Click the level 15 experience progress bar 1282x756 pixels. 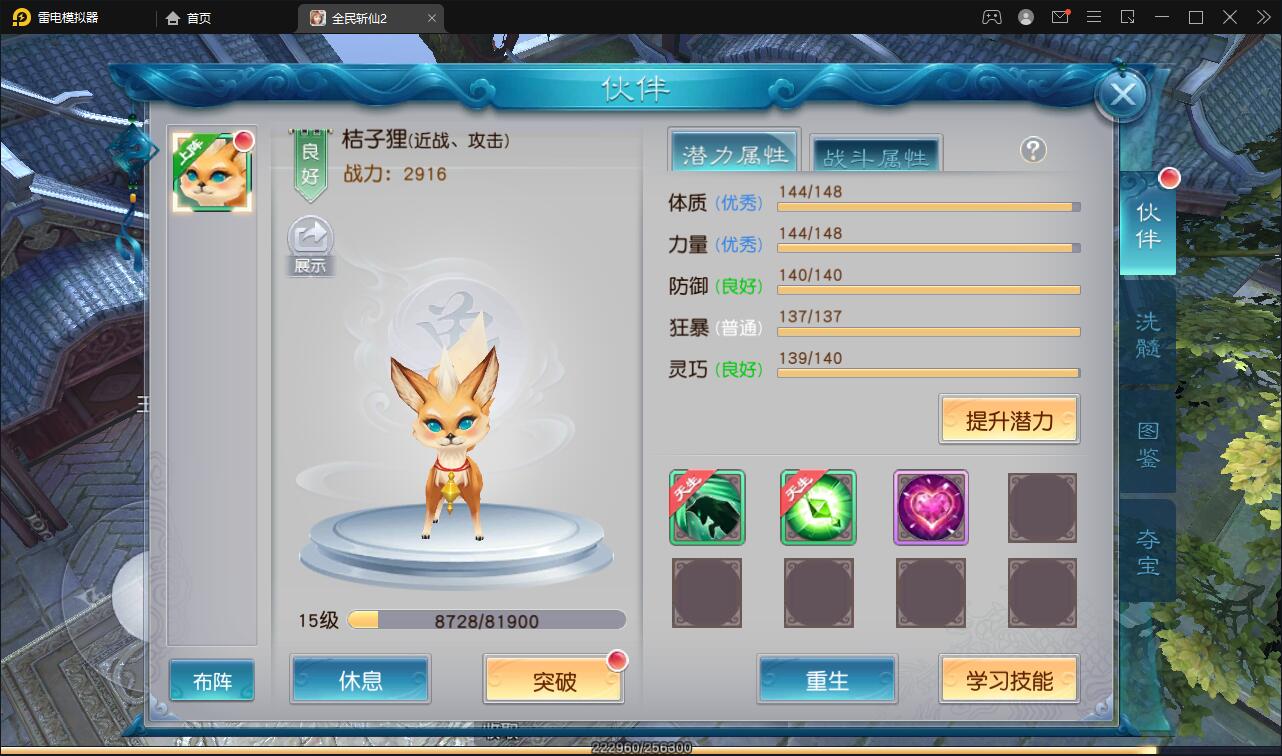coord(487,620)
